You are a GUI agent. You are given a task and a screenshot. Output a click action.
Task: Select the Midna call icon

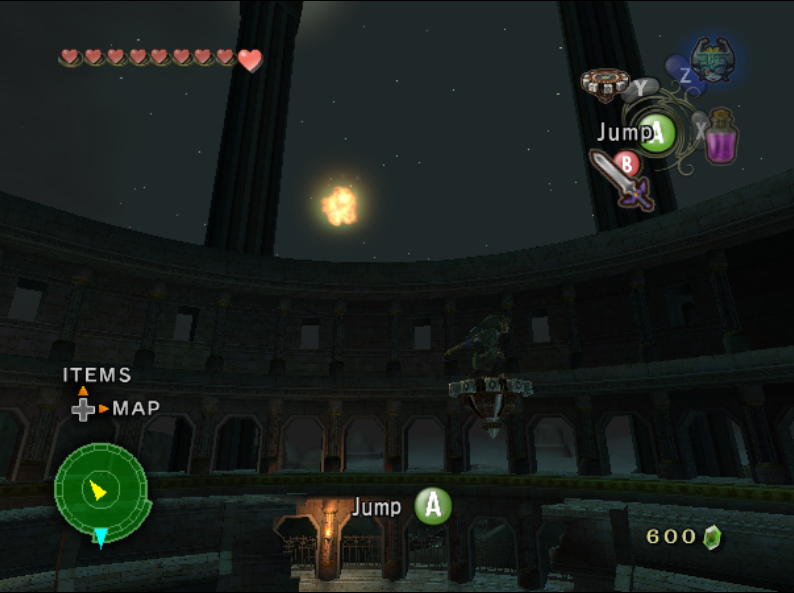tap(714, 60)
